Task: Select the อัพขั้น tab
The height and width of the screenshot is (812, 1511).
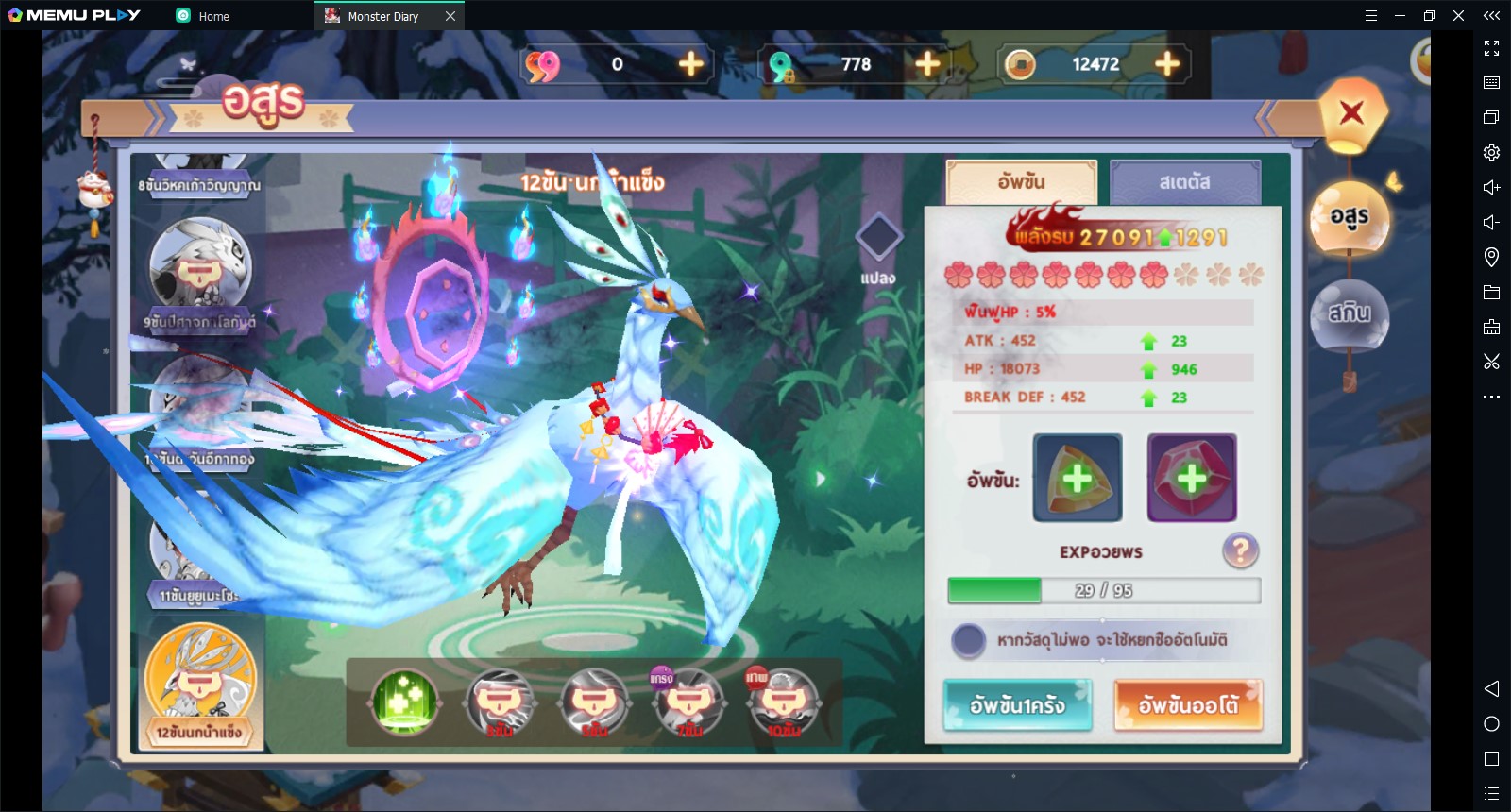Action: click(1021, 182)
